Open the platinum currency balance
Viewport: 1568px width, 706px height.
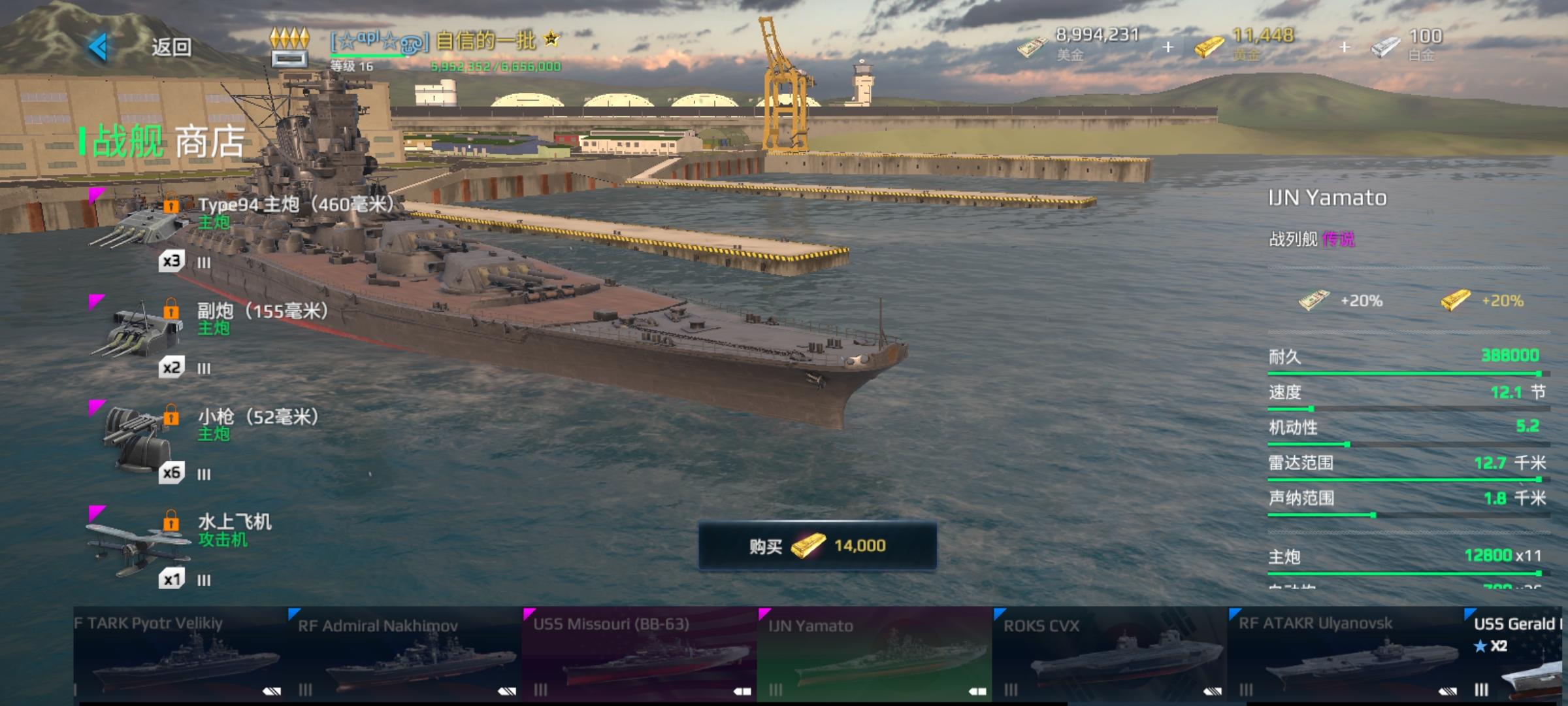click(x=1408, y=44)
